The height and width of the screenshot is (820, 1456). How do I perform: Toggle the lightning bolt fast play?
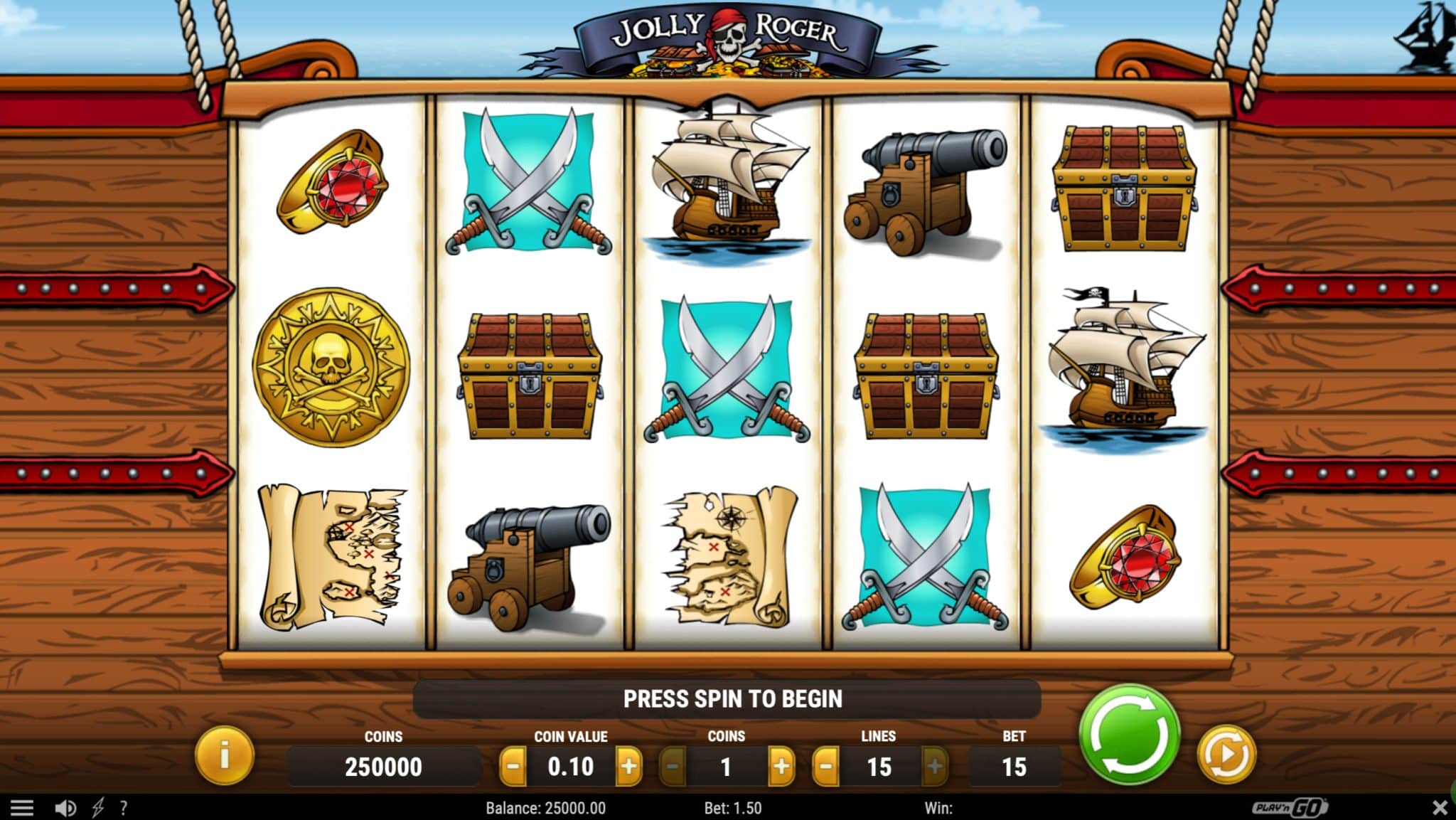click(98, 808)
